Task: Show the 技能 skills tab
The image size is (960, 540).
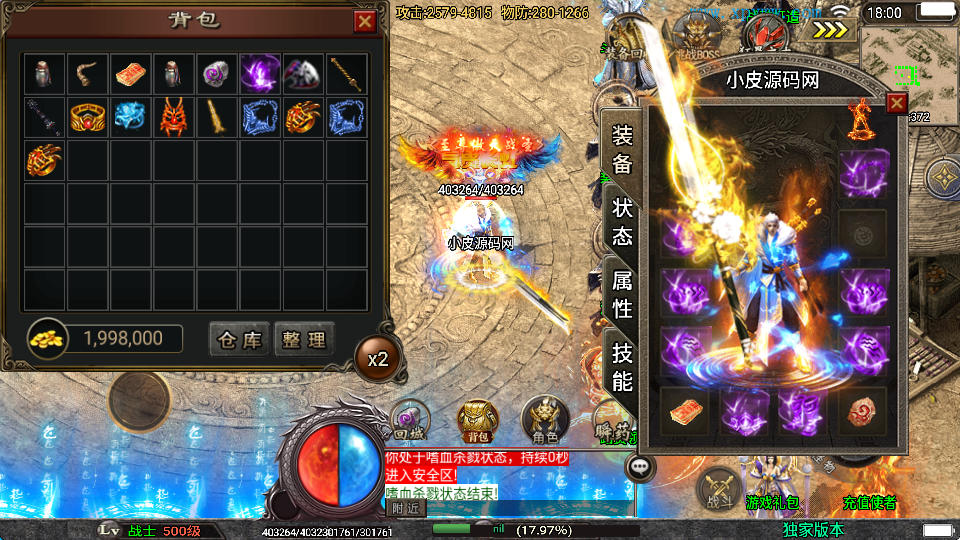Action: pyautogui.click(x=622, y=366)
